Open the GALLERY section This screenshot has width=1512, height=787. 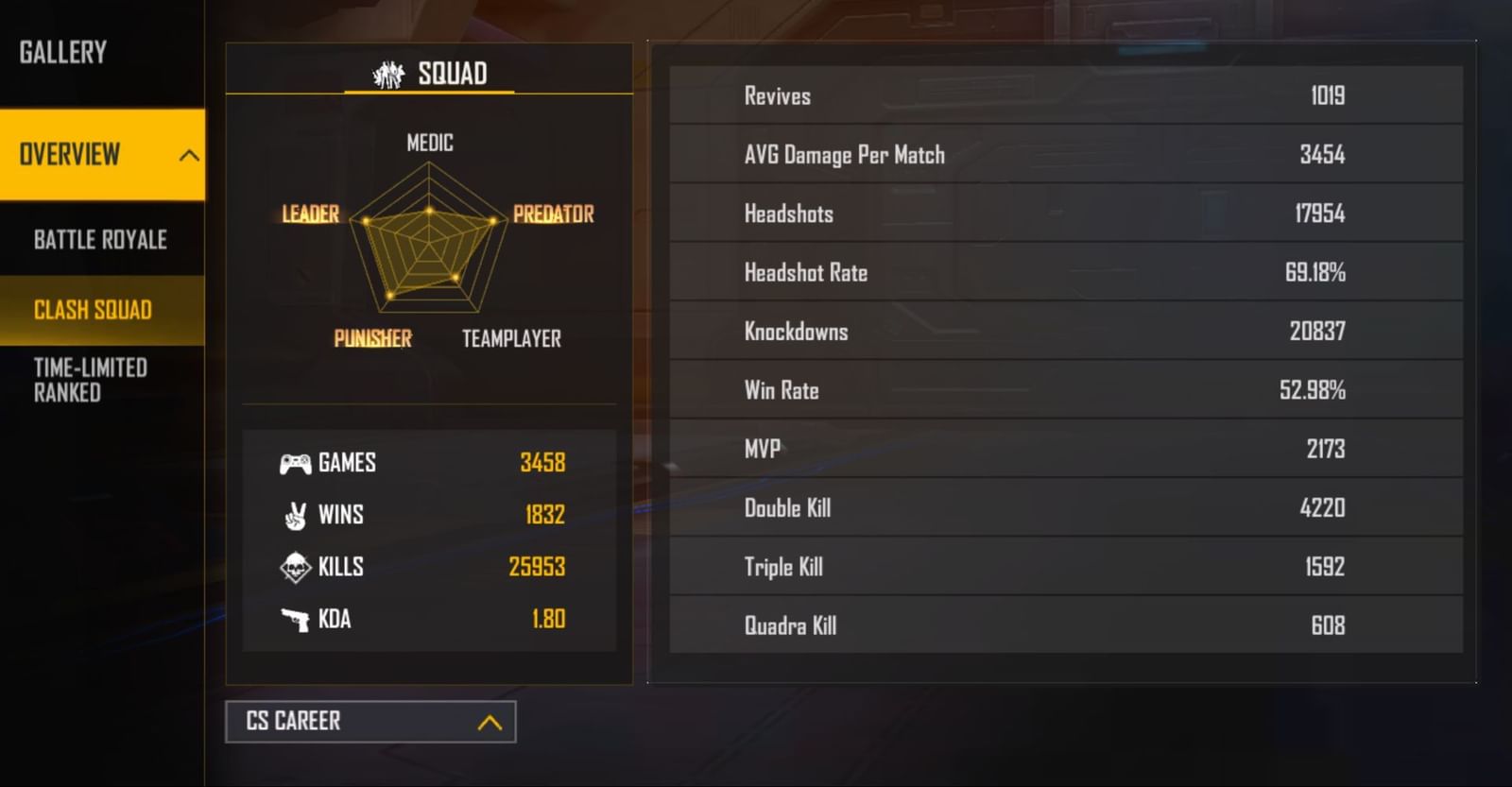(x=62, y=52)
